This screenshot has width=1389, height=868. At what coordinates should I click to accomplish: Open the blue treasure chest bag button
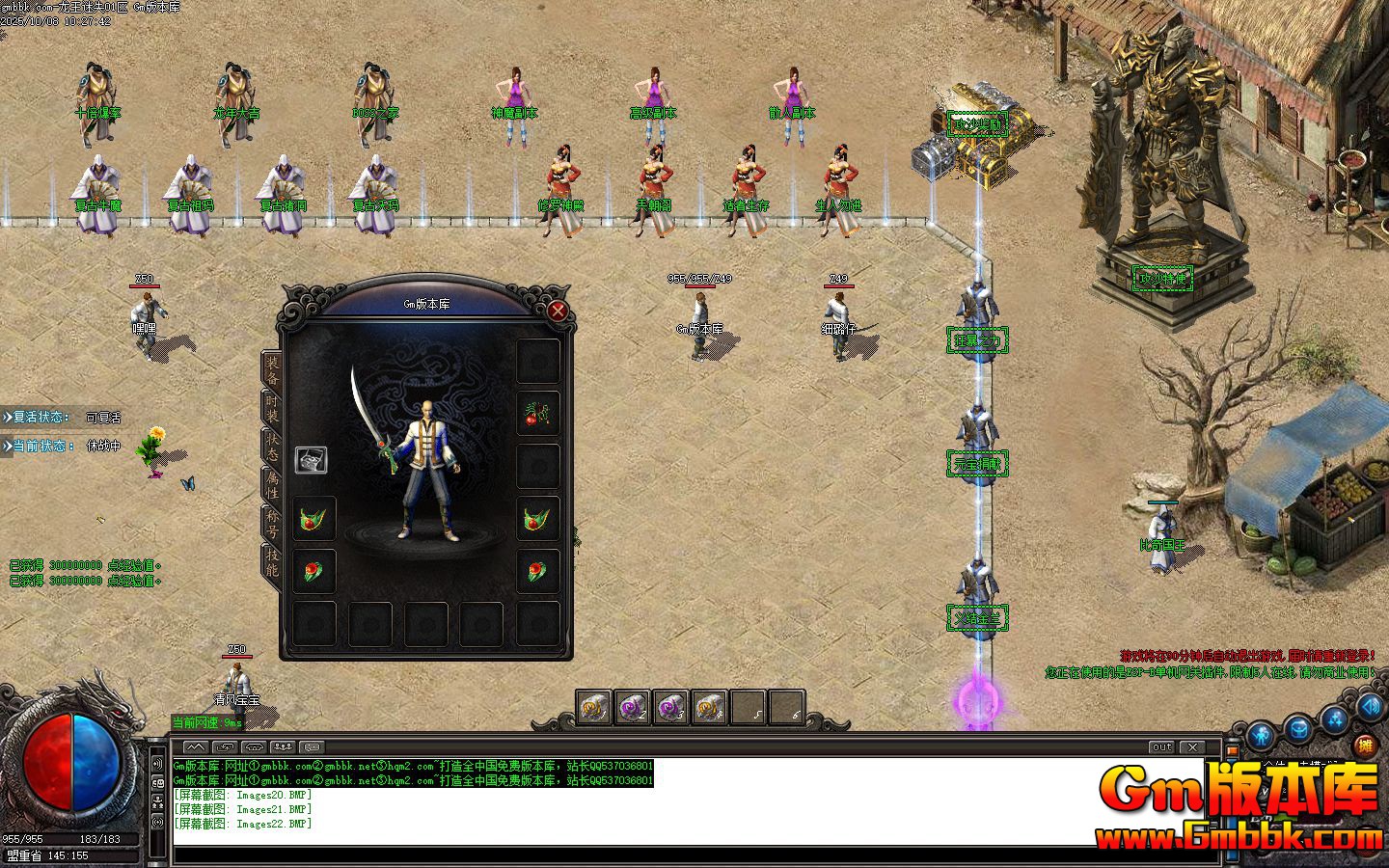pyautogui.click(x=1298, y=730)
